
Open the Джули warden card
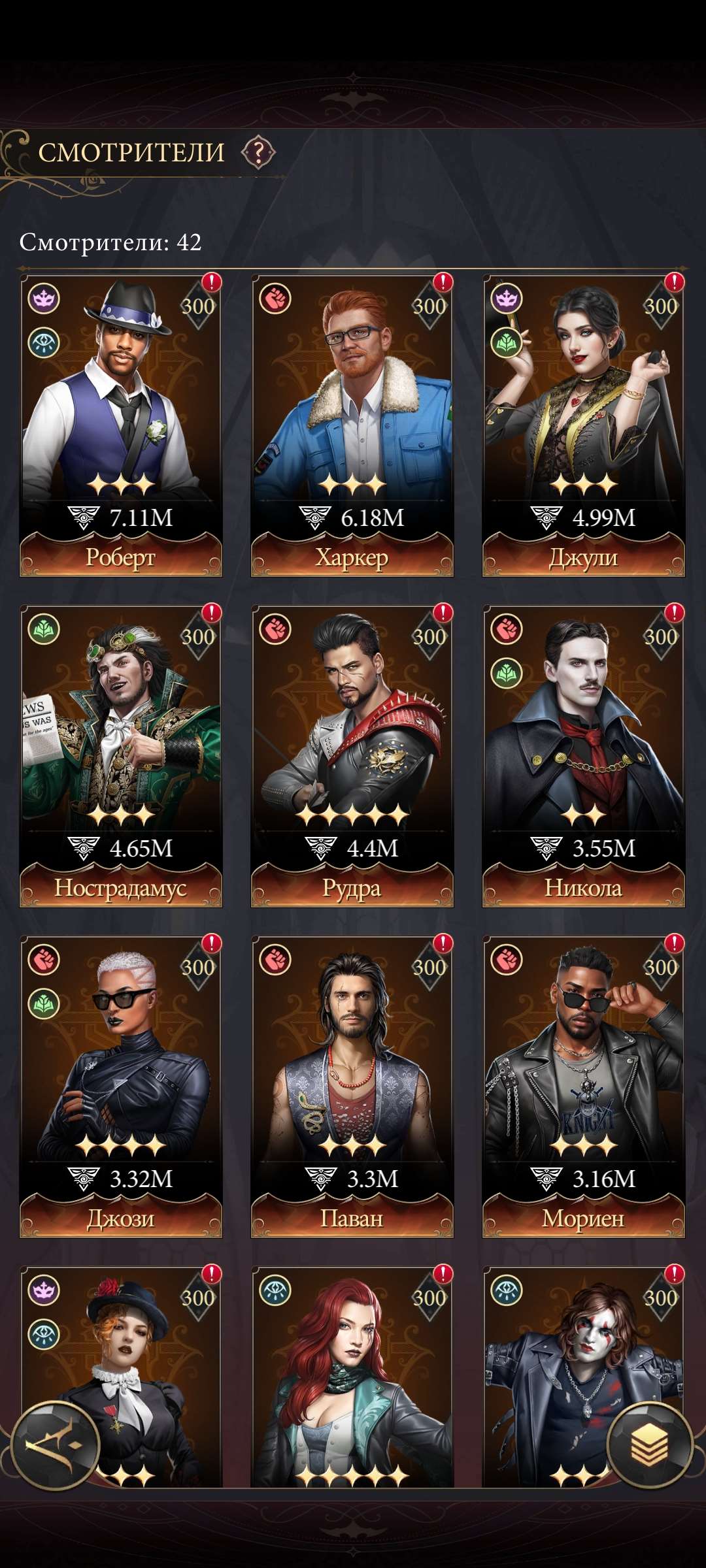(x=583, y=425)
